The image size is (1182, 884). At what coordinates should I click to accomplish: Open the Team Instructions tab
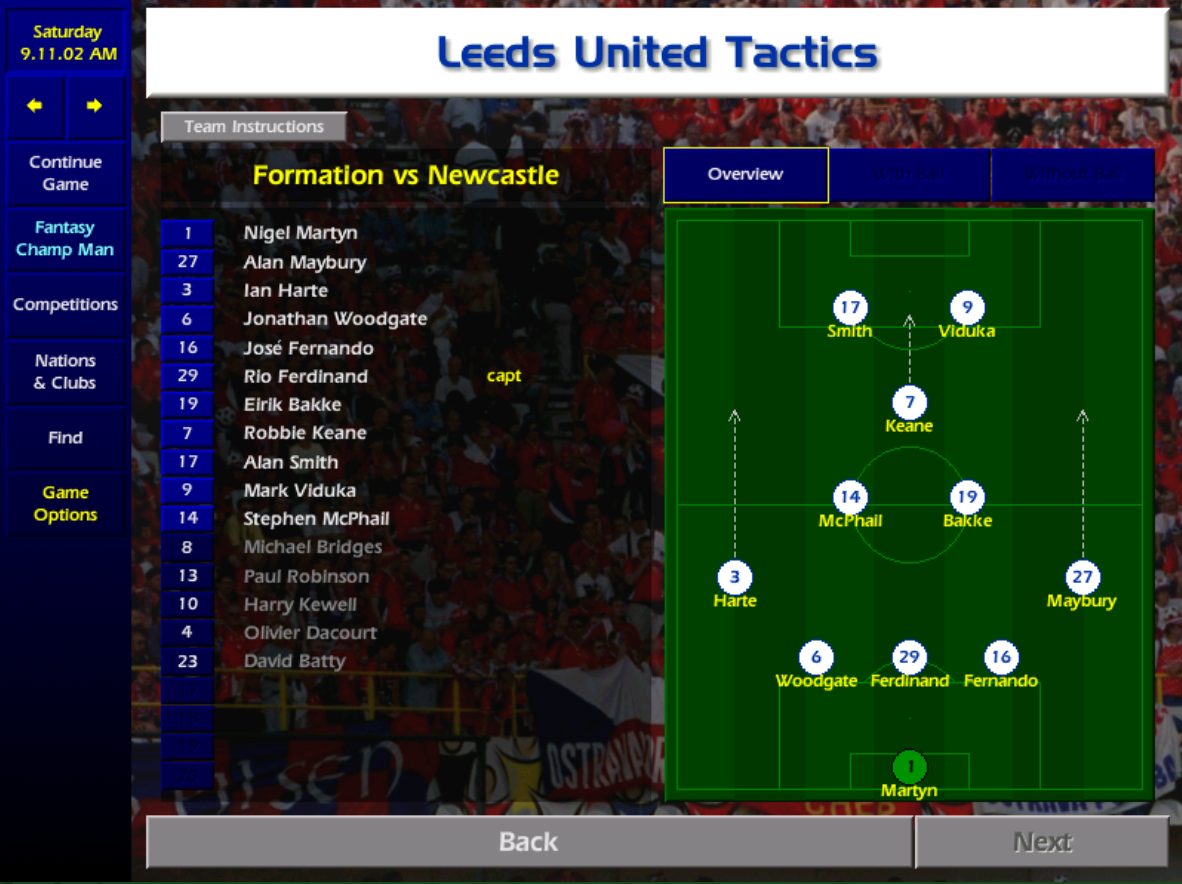point(254,127)
